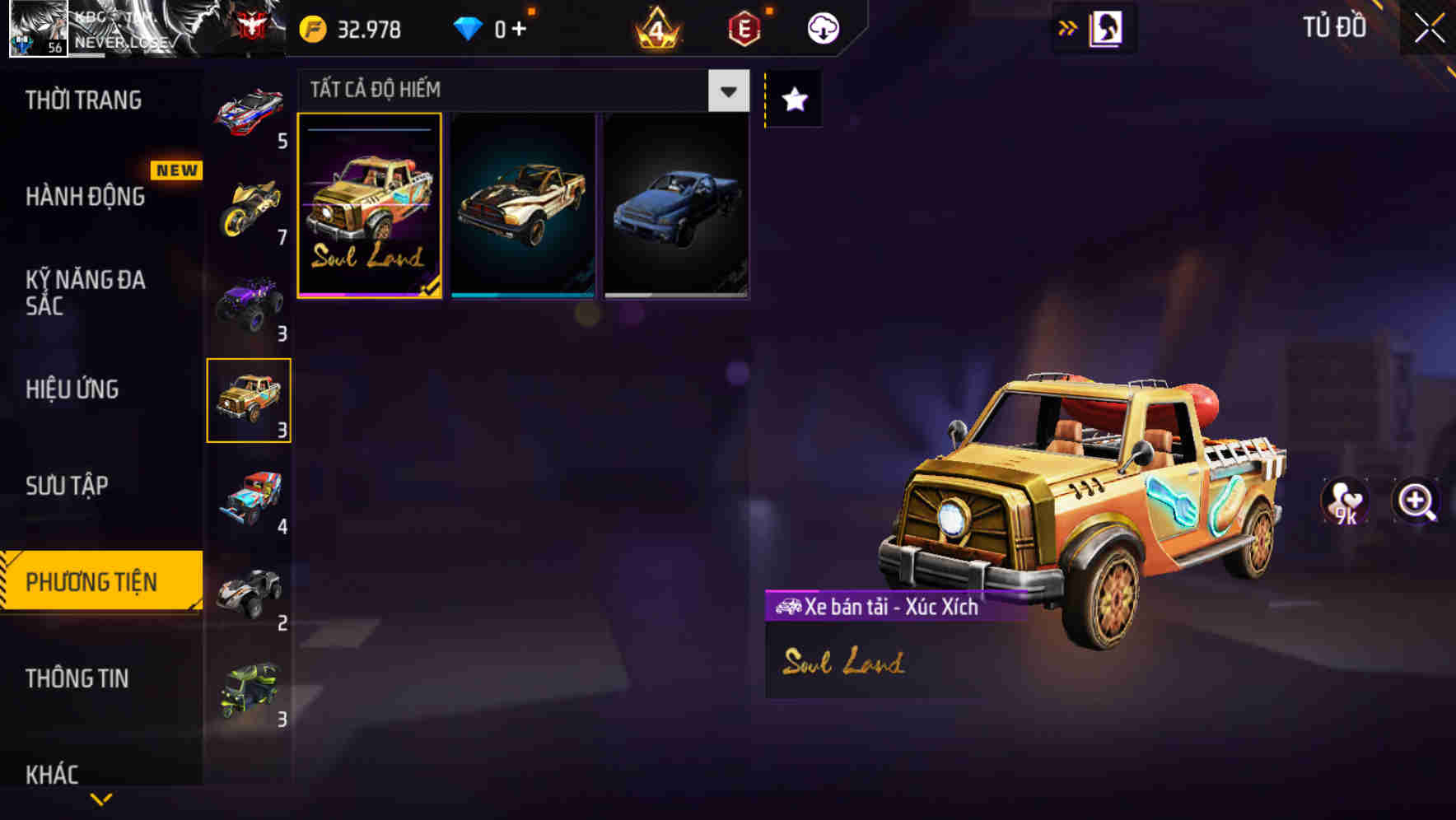Click the red E-badge icon
Viewport: 1456px width, 820px height.
click(745, 27)
